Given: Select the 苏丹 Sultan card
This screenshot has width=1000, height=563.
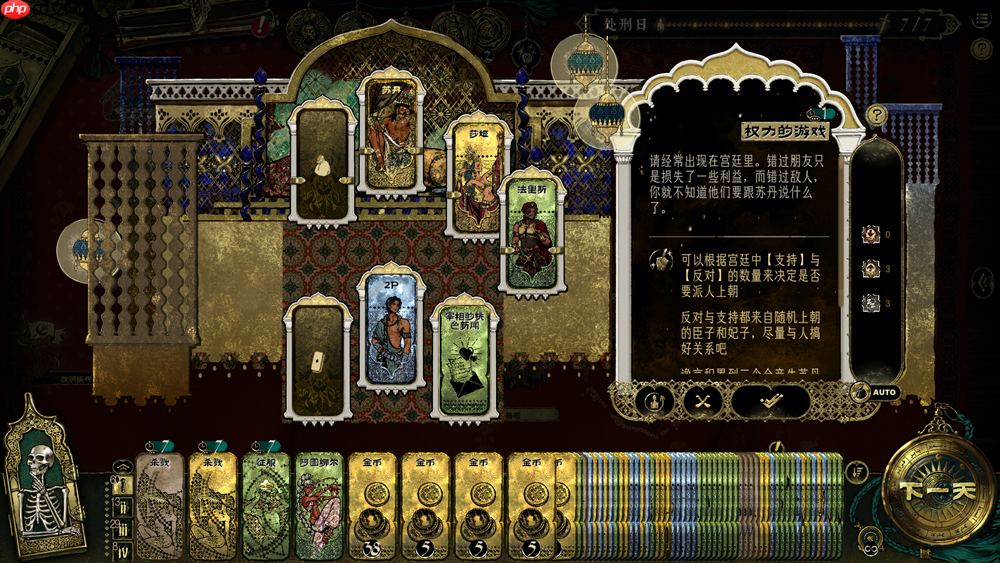Looking at the screenshot, I should coord(391,133).
